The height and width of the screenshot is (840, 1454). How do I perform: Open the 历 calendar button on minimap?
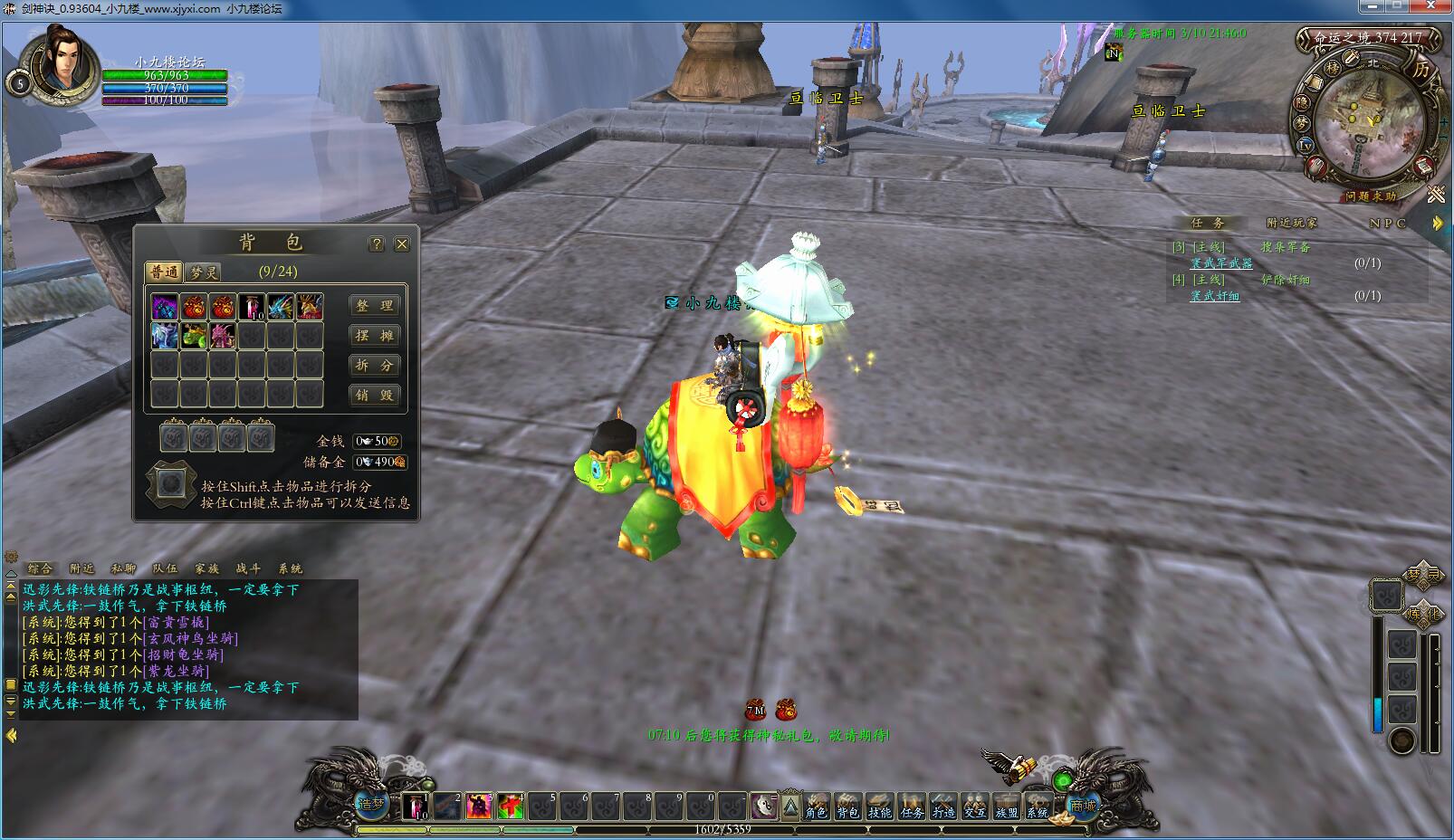[1421, 70]
